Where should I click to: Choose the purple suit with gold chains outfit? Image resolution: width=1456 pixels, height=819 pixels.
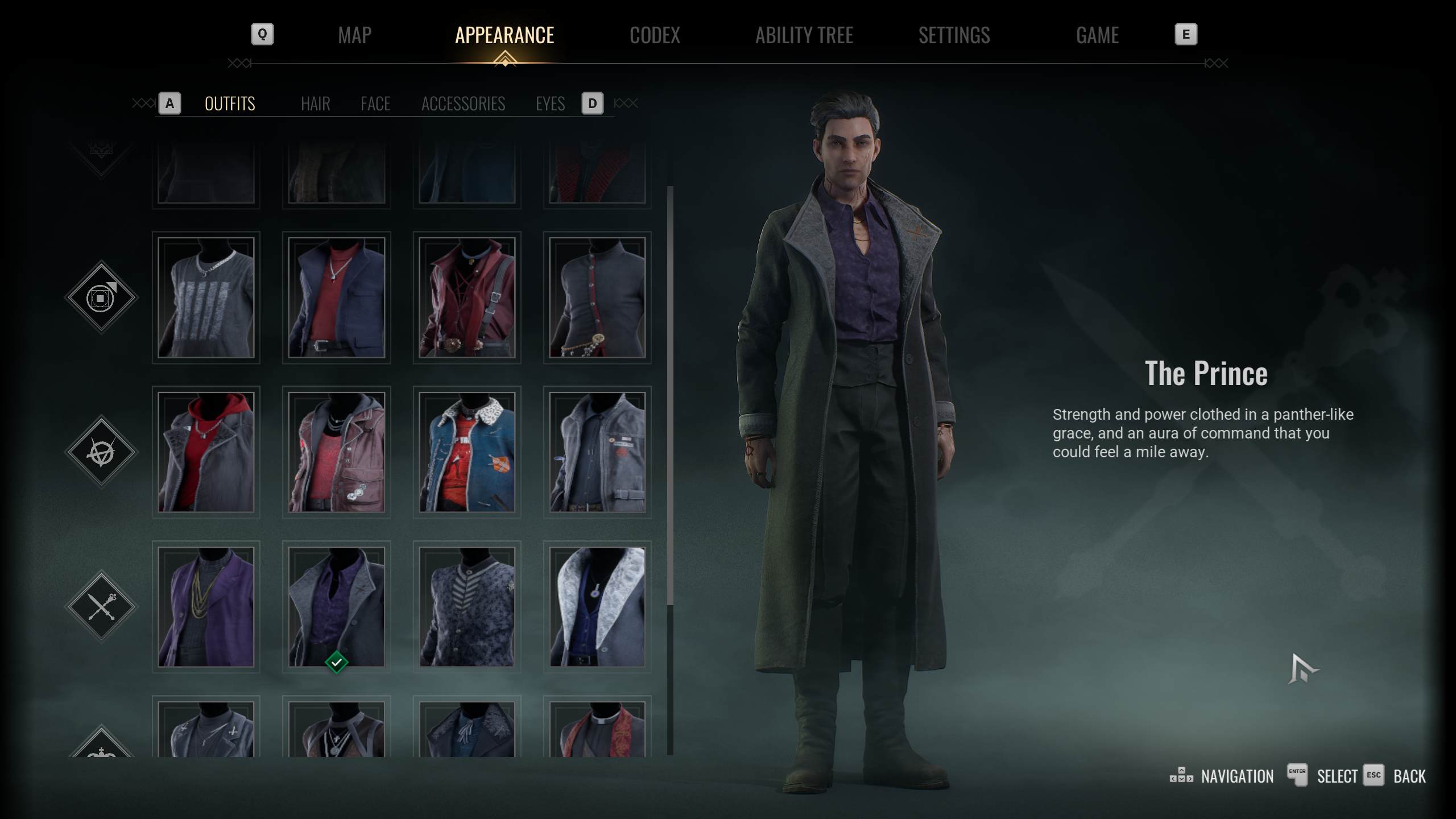pyautogui.click(x=206, y=607)
